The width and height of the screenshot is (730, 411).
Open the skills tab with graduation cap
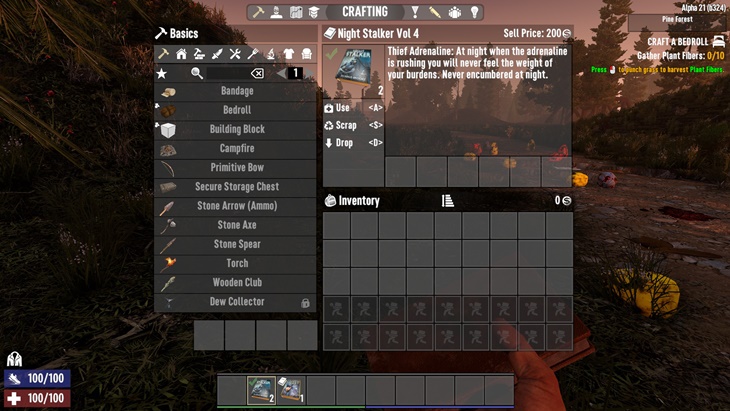(314, 12)
